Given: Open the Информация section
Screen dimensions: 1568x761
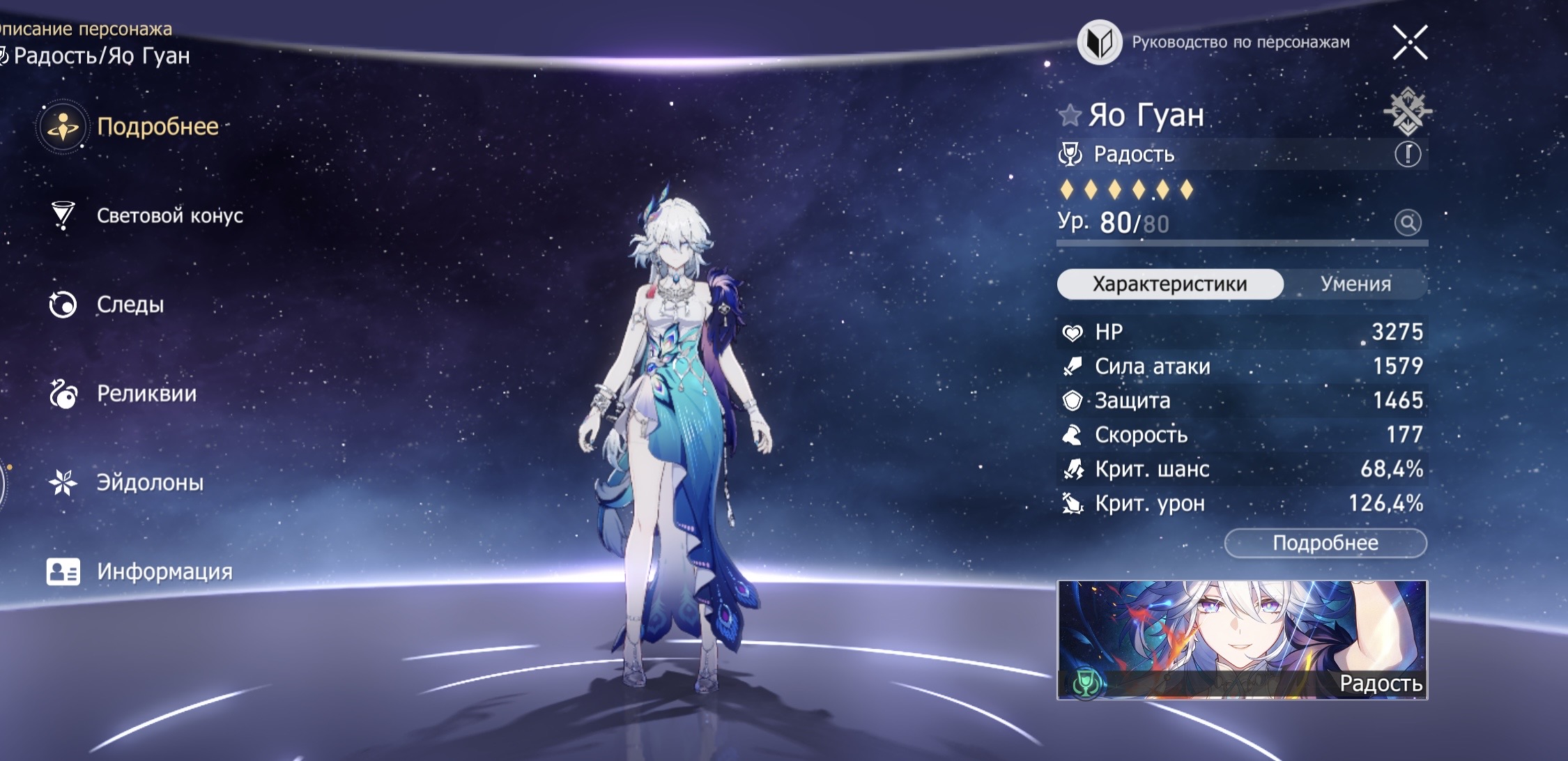Looking at the screenshot, I should [164, 571].
